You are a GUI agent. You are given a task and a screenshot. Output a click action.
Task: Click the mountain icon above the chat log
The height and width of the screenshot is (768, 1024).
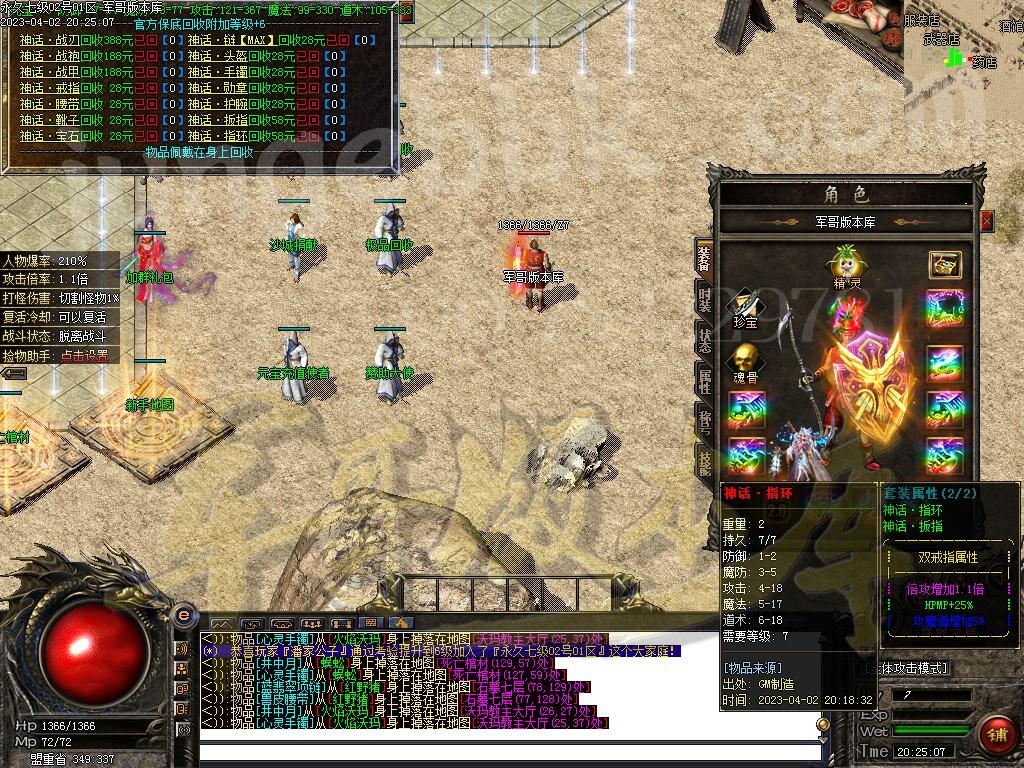[222, 623]
